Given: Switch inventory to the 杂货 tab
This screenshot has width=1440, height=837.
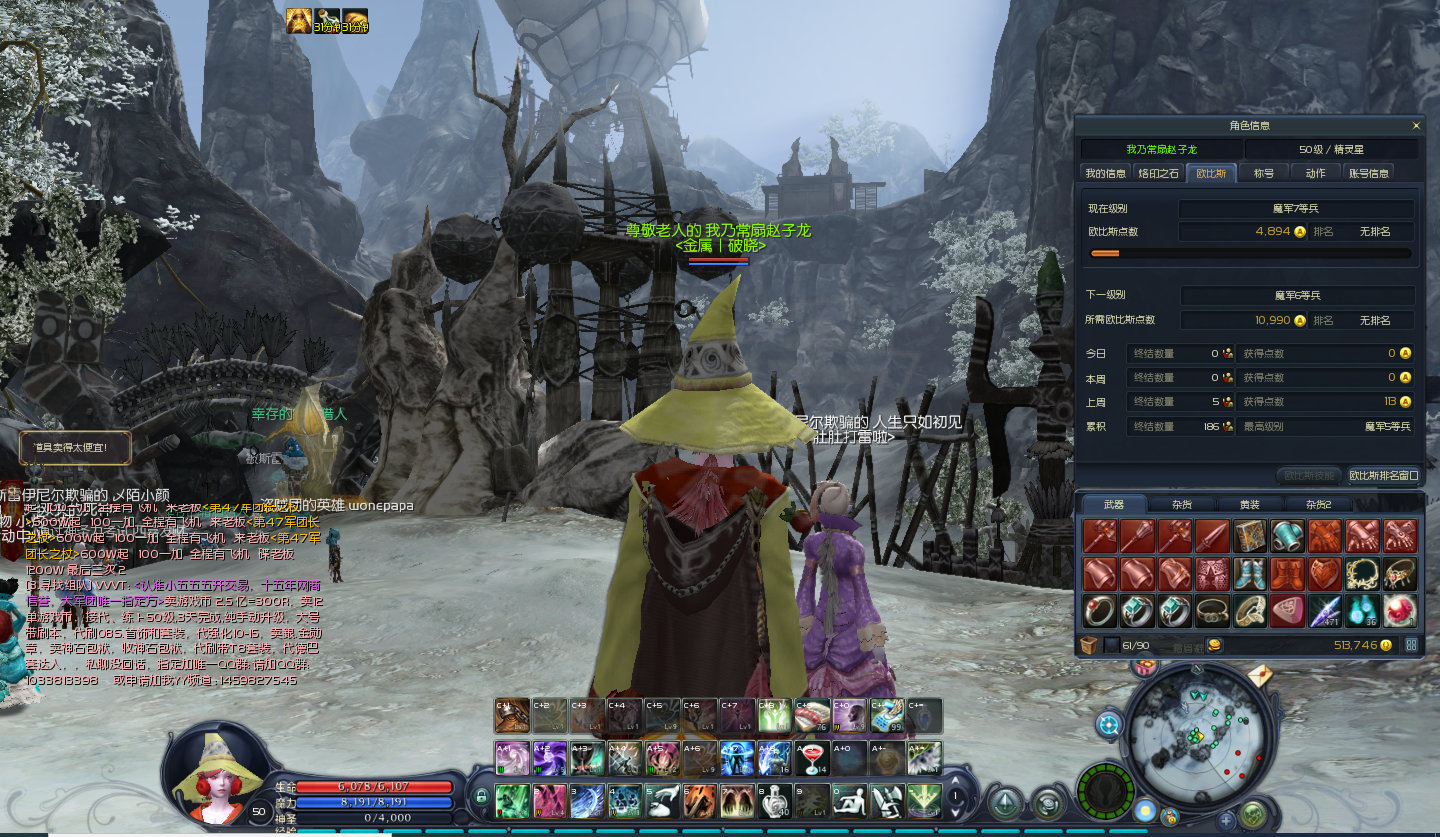Looking at the screenshot, I should (1181, 505).
